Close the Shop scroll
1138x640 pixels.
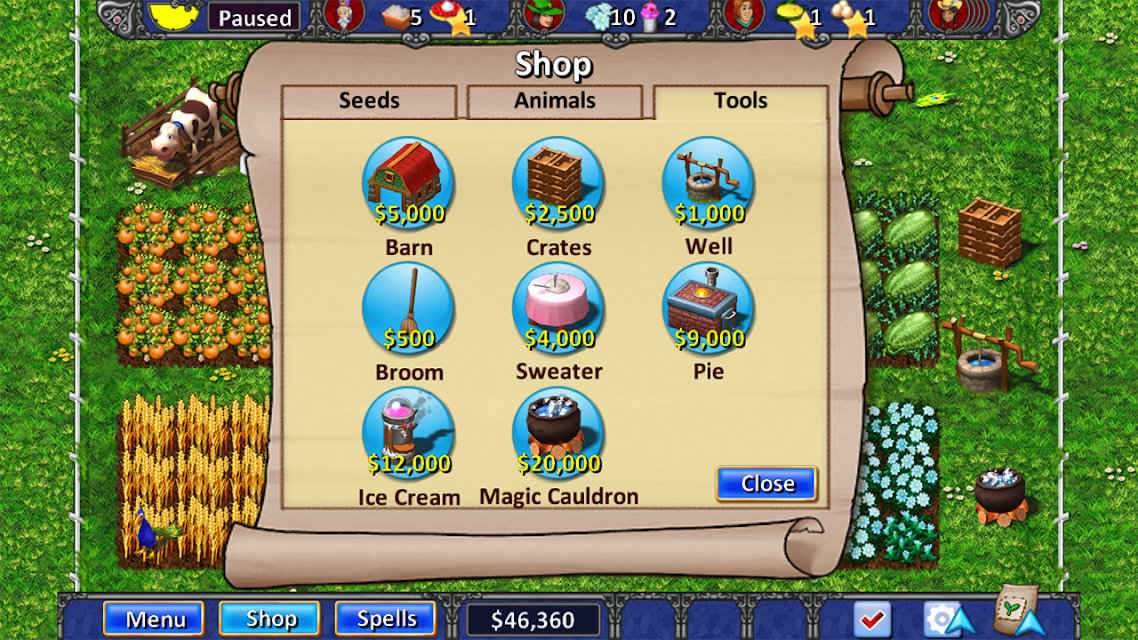click(x=767, y=484)
